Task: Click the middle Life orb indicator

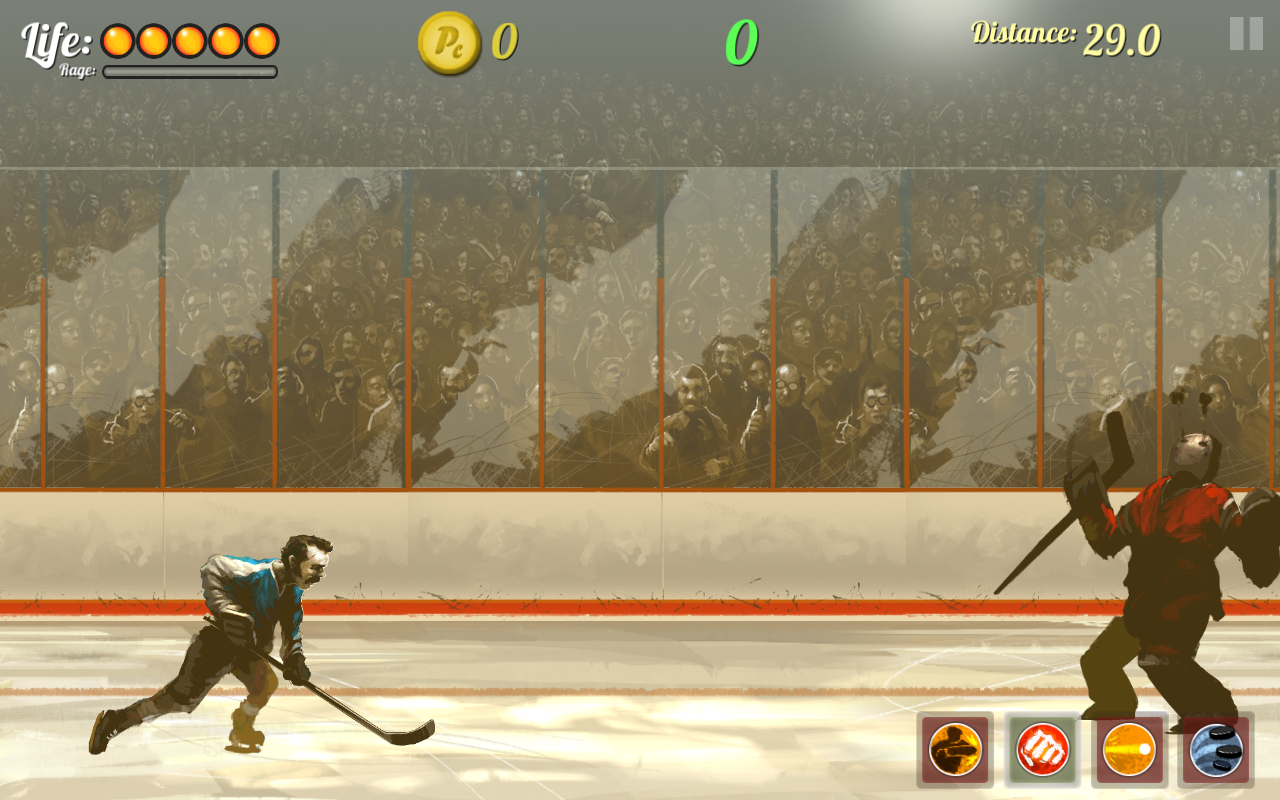Action: 187,38
